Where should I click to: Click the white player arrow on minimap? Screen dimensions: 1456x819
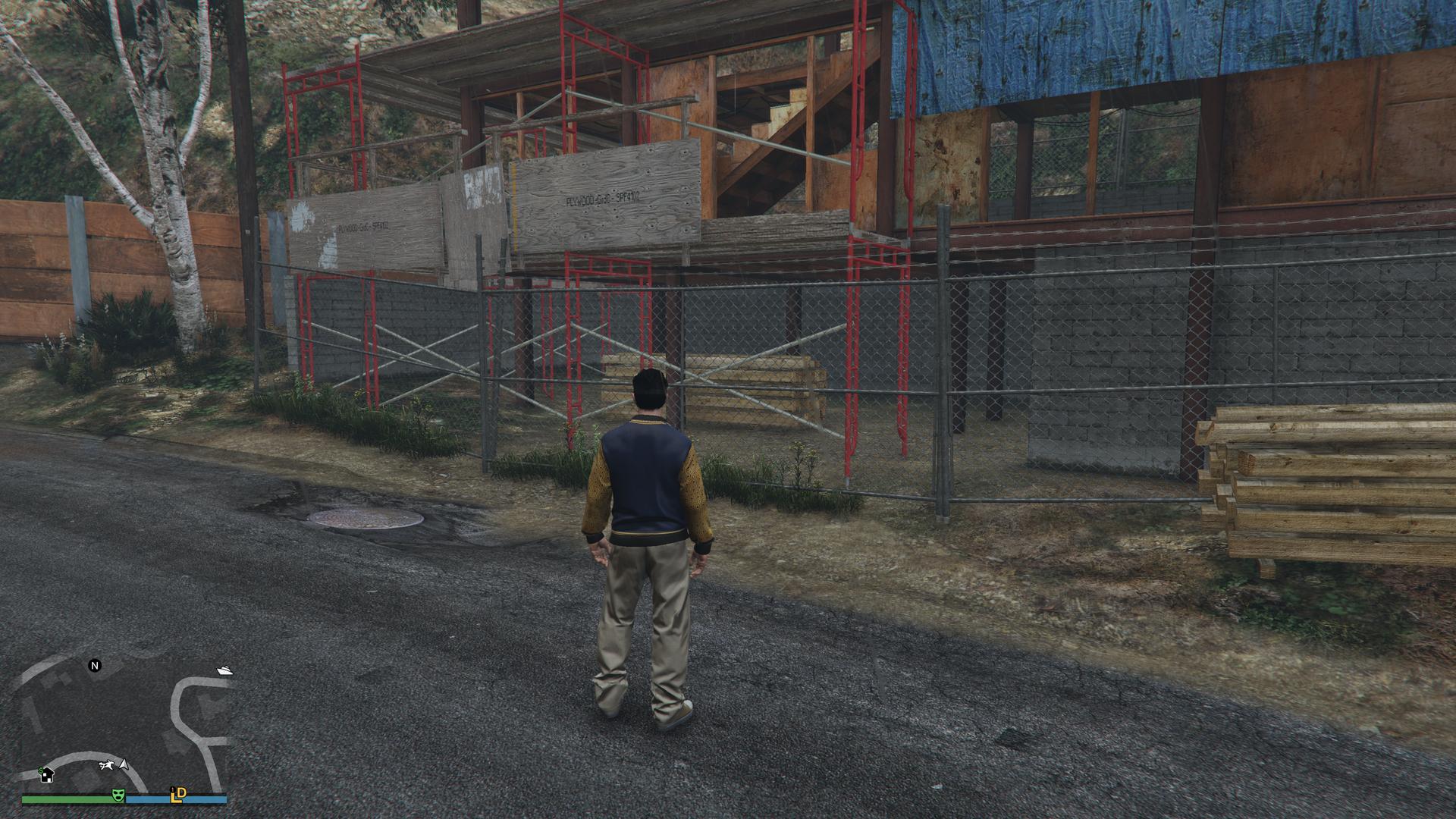pos(124,766)
